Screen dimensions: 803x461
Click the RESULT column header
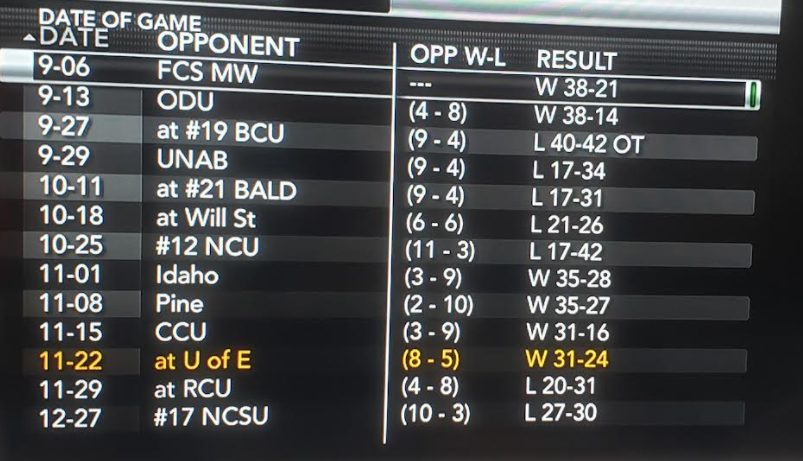[x=577, y=60]
